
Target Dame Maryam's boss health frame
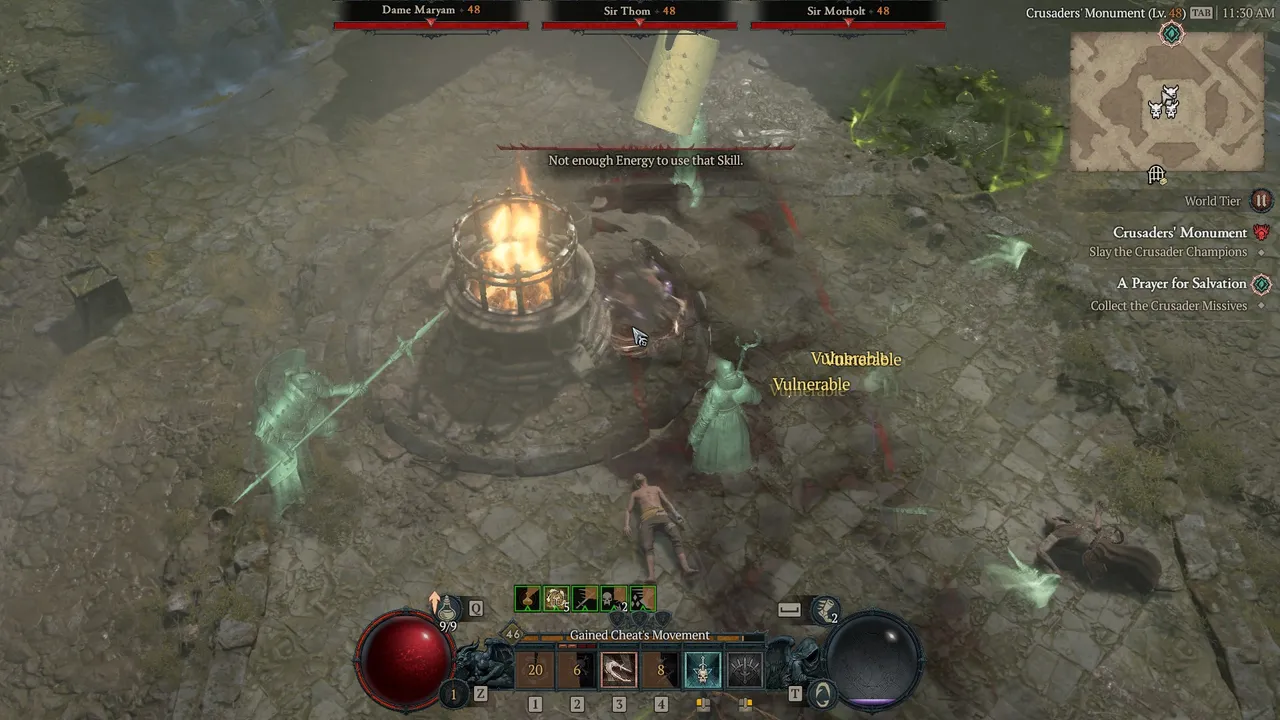click(431, 17)
